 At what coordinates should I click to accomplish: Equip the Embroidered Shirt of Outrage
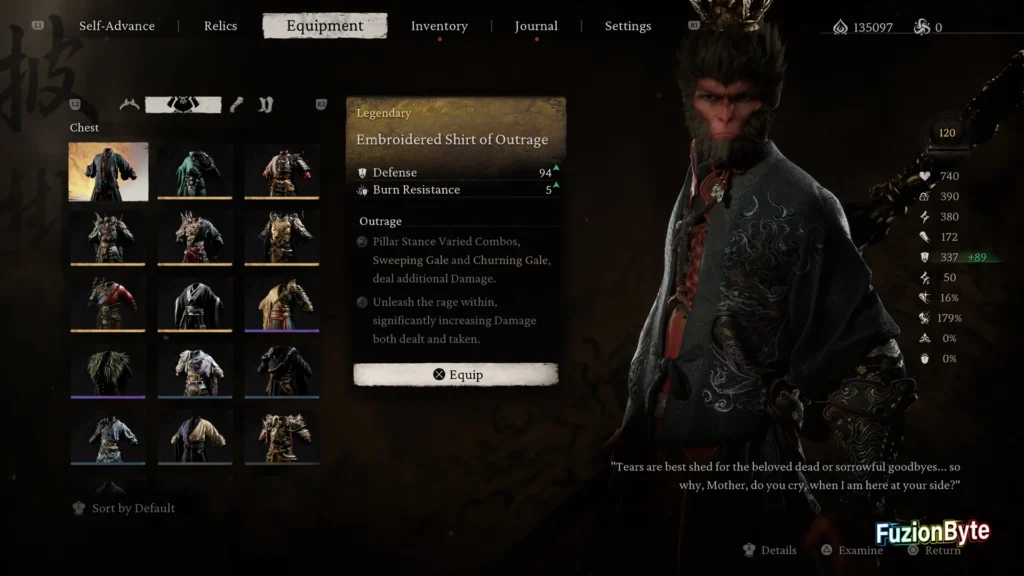(x=456, y=375)
